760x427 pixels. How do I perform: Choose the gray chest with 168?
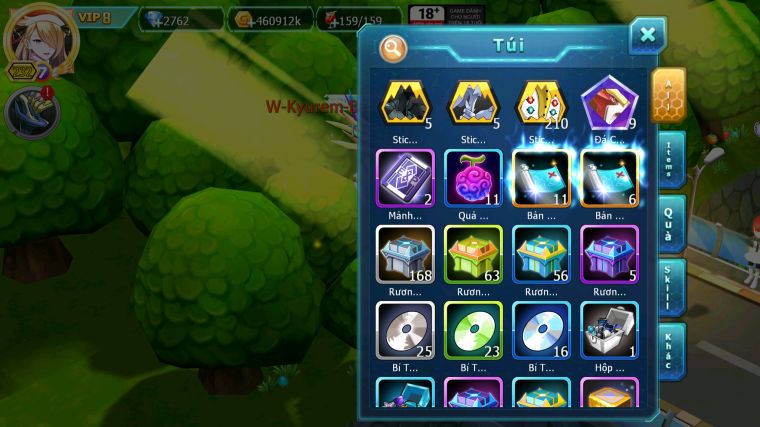tap(404, 254)
